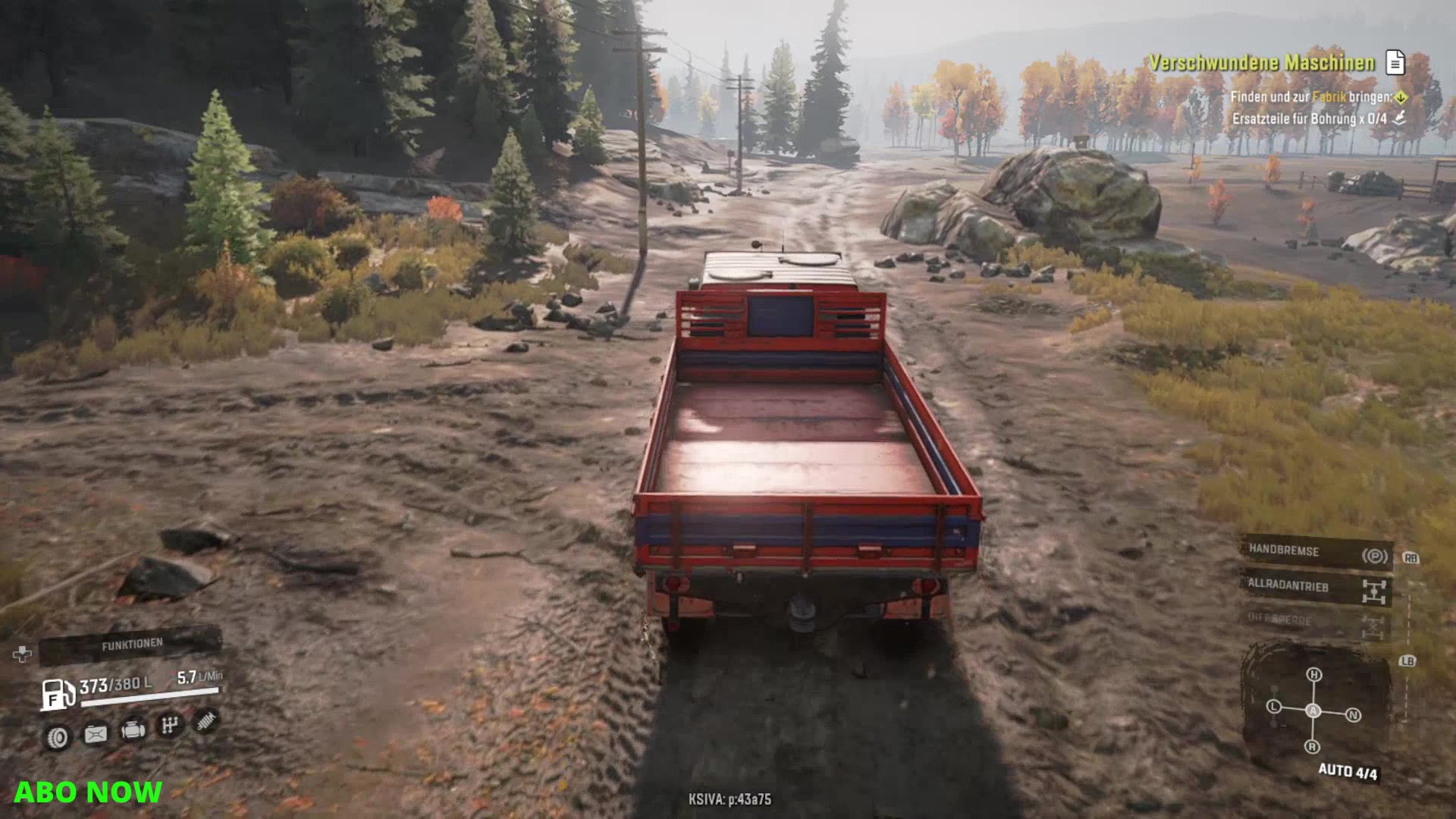Open the Funktionen menu bar
The height and width of the screenshot is (819, 1456).
pyautogui.click(x=130, y=645)
